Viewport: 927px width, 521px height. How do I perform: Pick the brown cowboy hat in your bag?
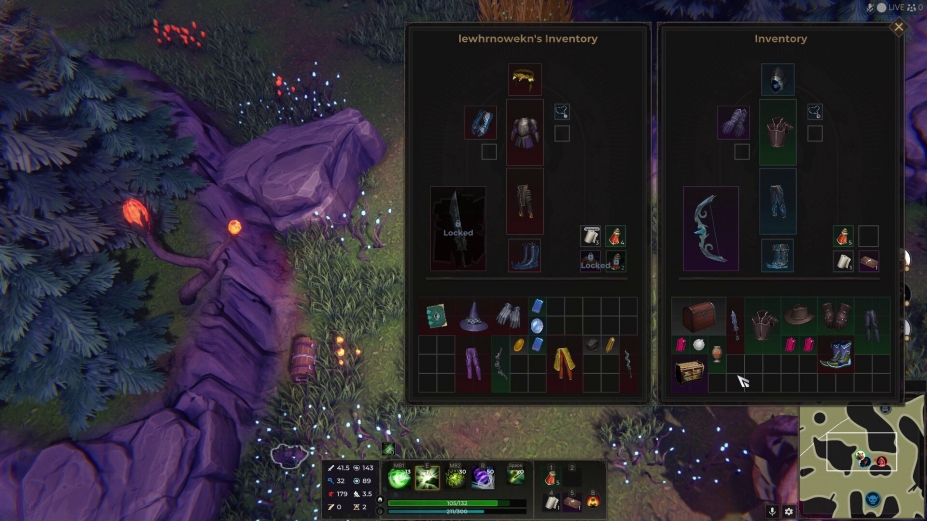(799, 315)
